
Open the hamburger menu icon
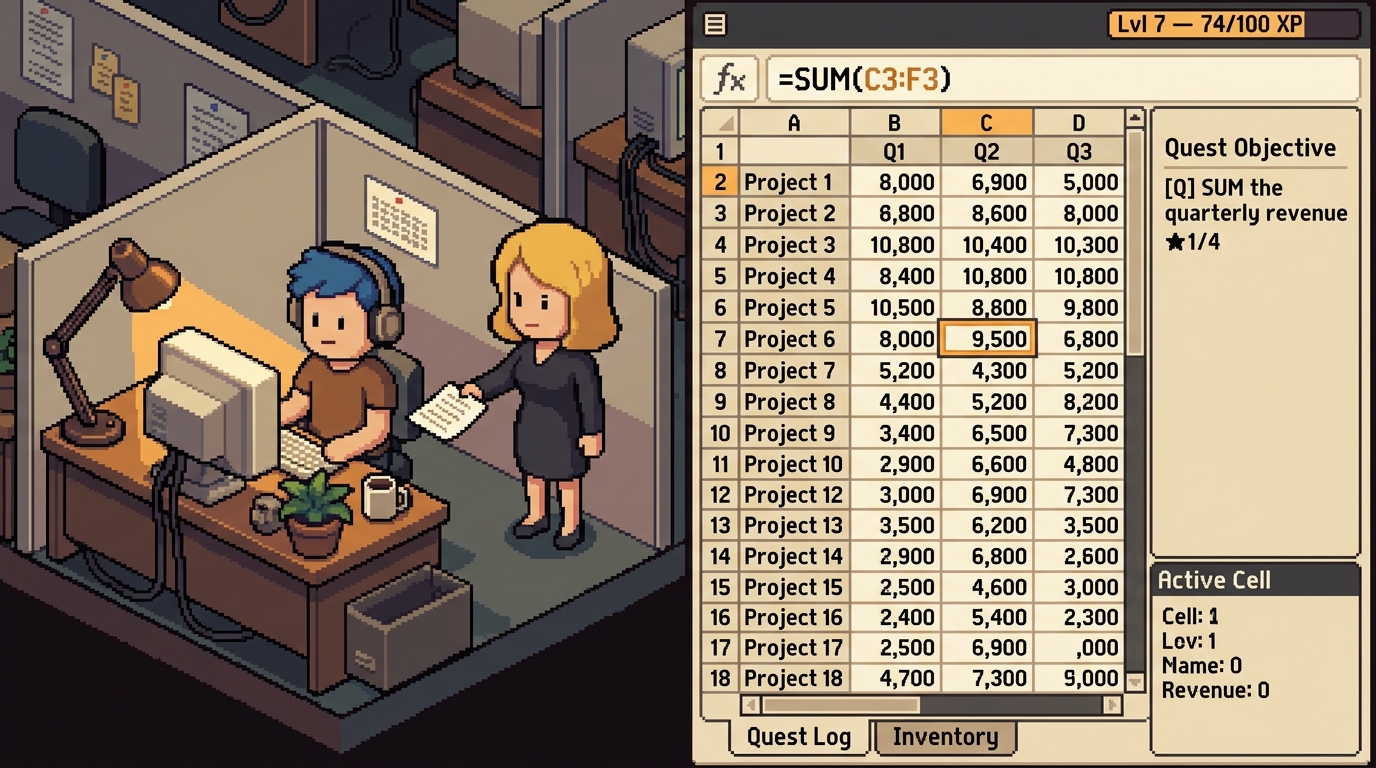(x=714, y=24)
